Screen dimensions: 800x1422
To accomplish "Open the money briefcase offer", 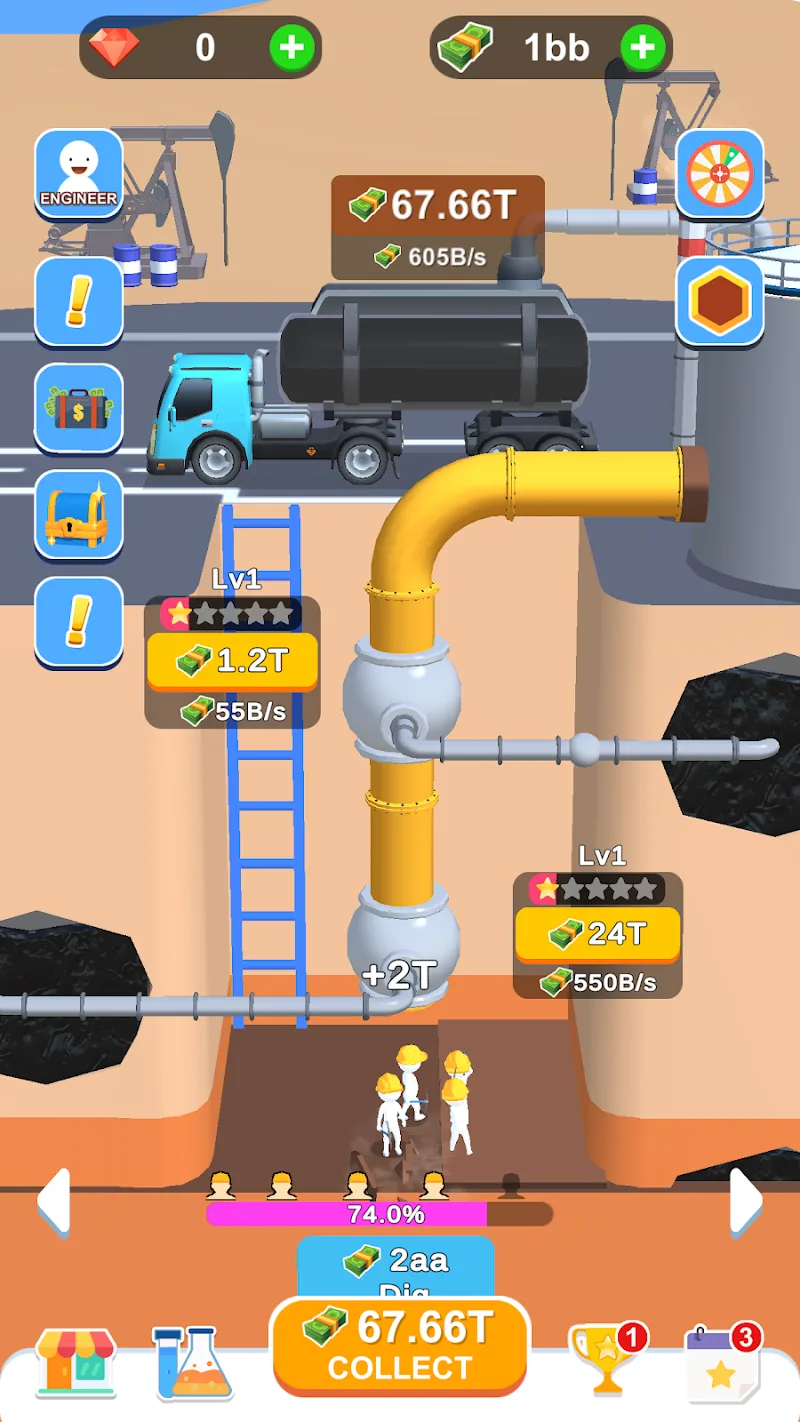I will tap(79, 408).
